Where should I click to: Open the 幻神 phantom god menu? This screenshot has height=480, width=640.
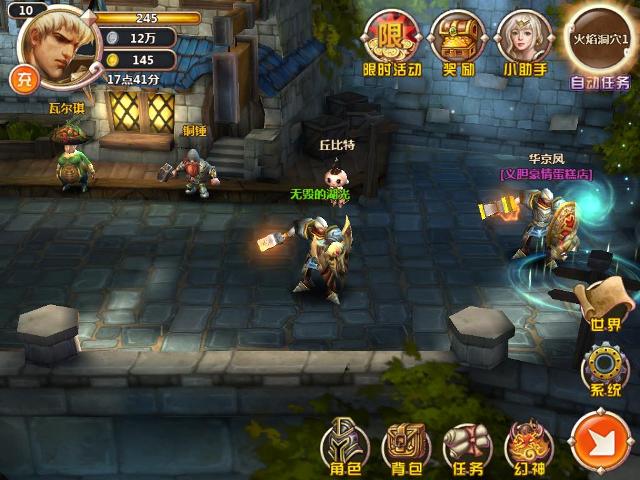527,446
